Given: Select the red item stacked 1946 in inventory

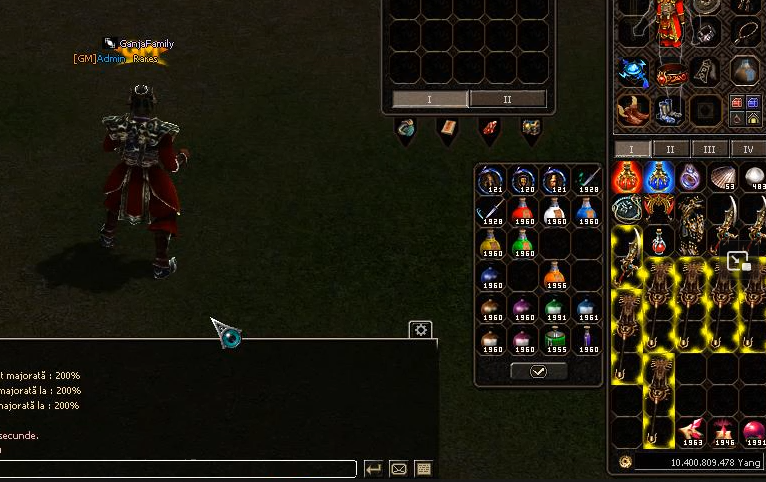Looking at the screenshot, I should (x=722, y=432).
